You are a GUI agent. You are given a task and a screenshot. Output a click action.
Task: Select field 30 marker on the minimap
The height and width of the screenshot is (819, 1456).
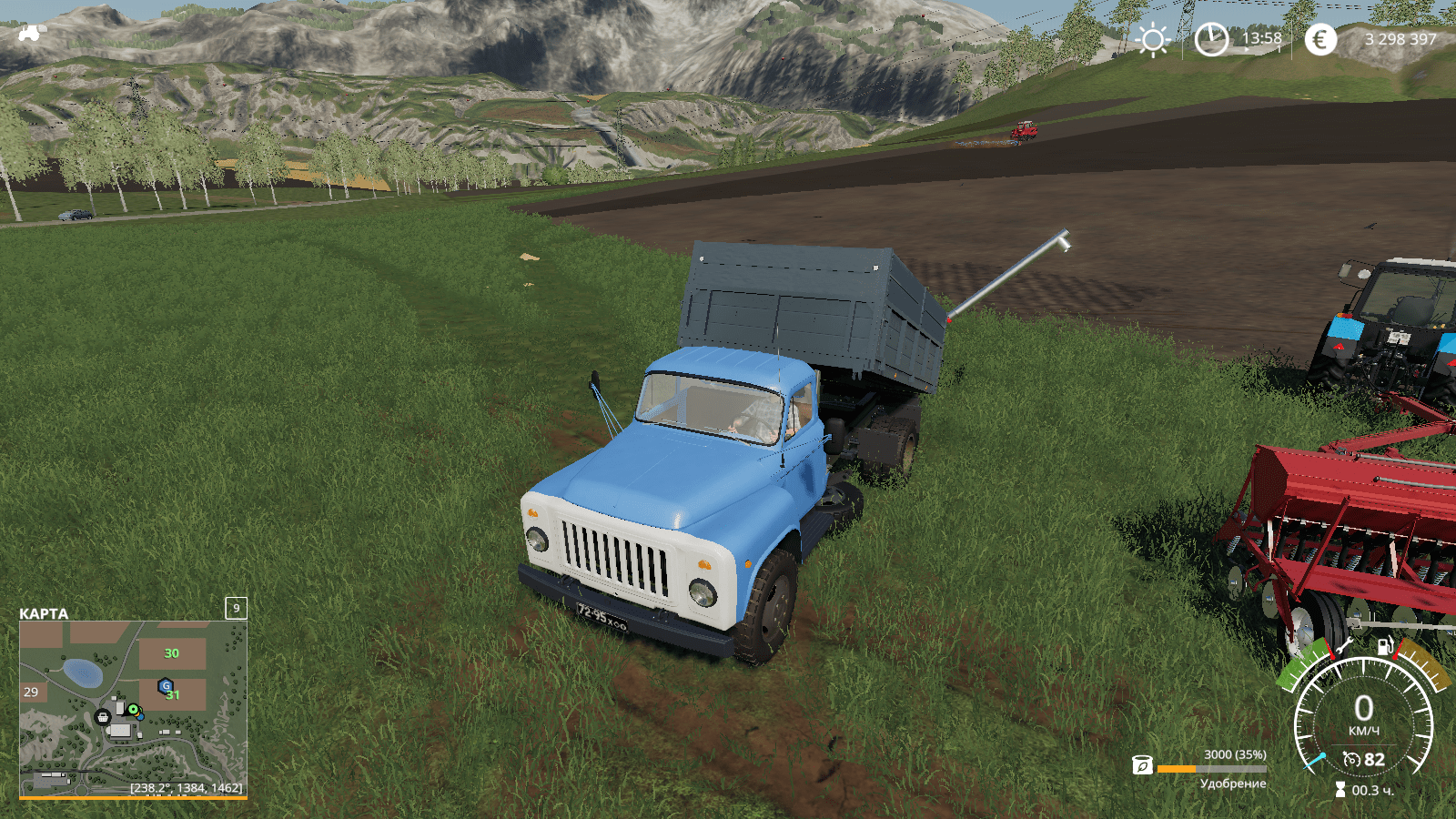171,653
